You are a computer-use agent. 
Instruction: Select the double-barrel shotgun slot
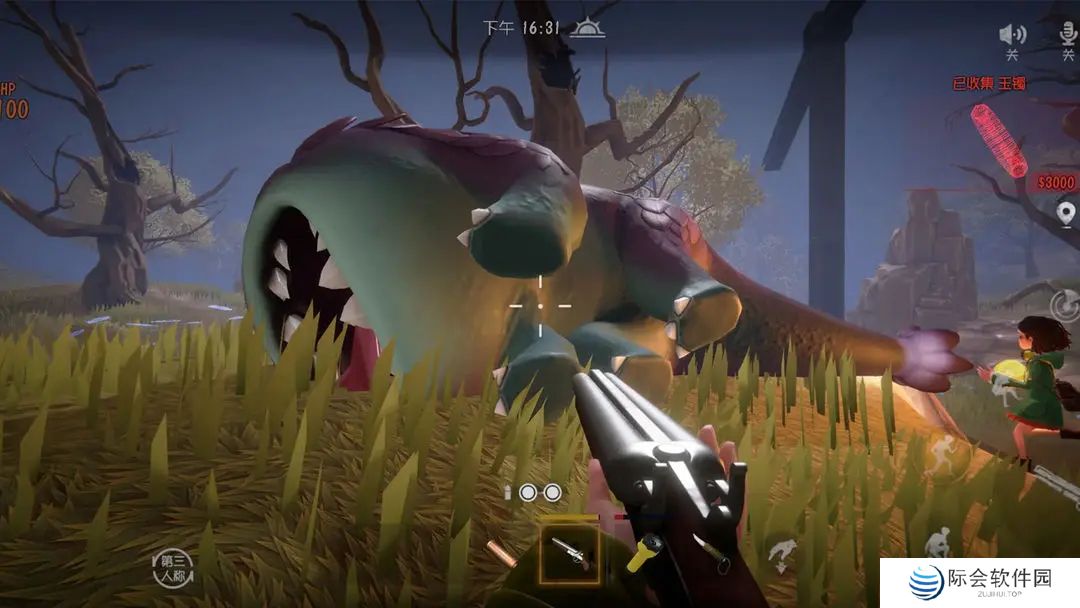point(569,553)
